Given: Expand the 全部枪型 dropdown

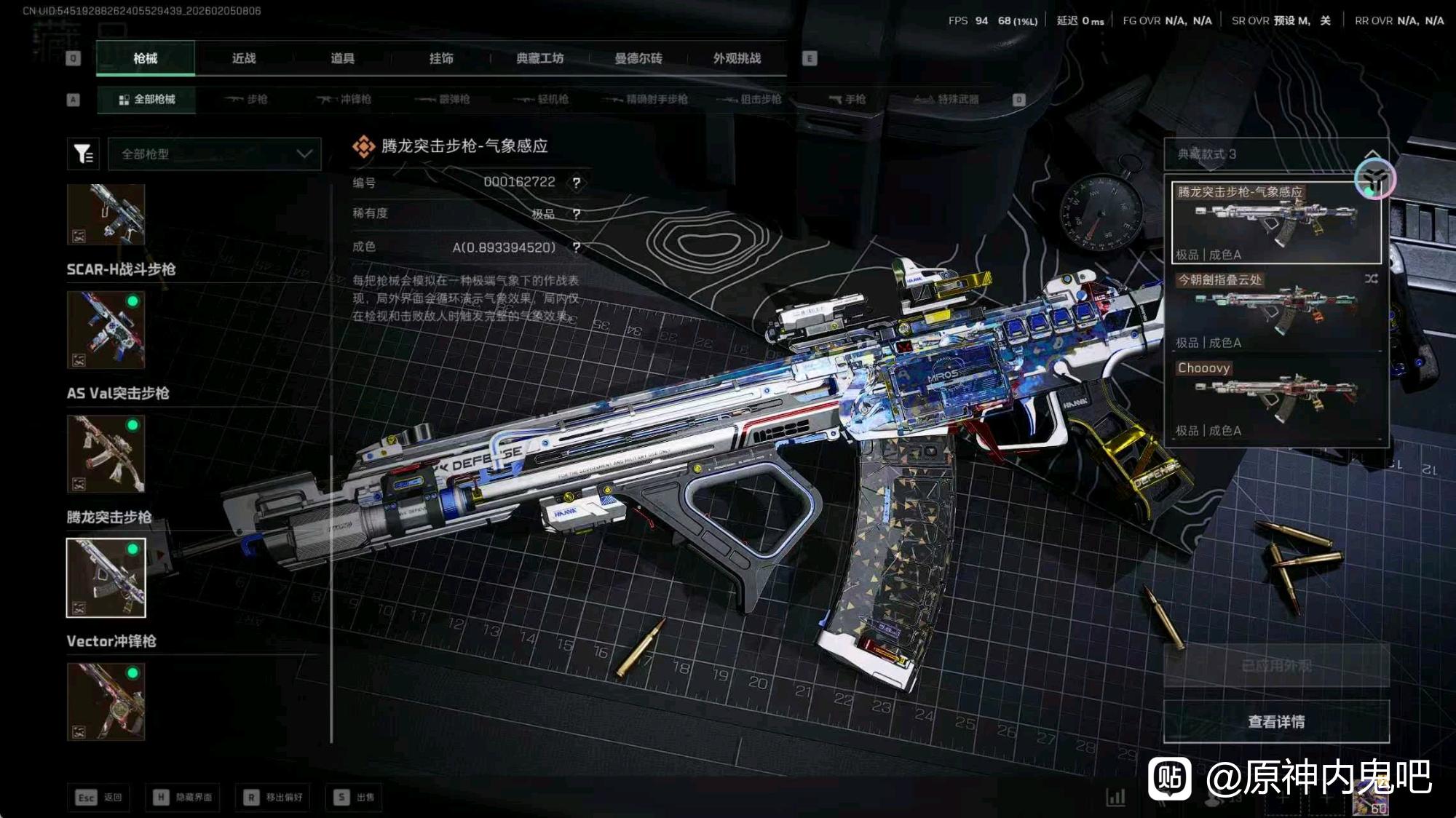Looking at the screenshot, I should tap(215, 154).
